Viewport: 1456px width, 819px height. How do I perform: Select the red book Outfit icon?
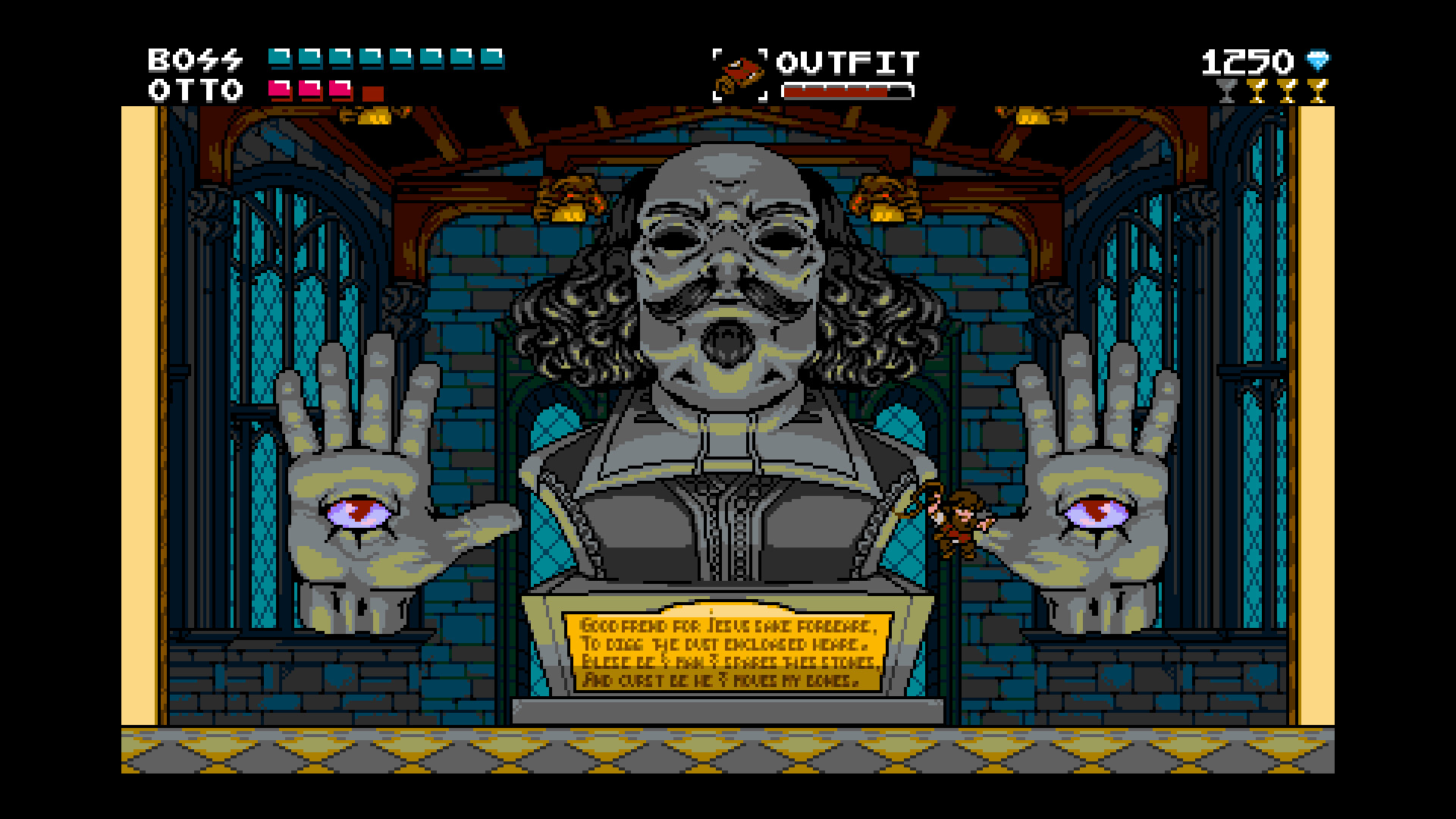coord(739,72)
